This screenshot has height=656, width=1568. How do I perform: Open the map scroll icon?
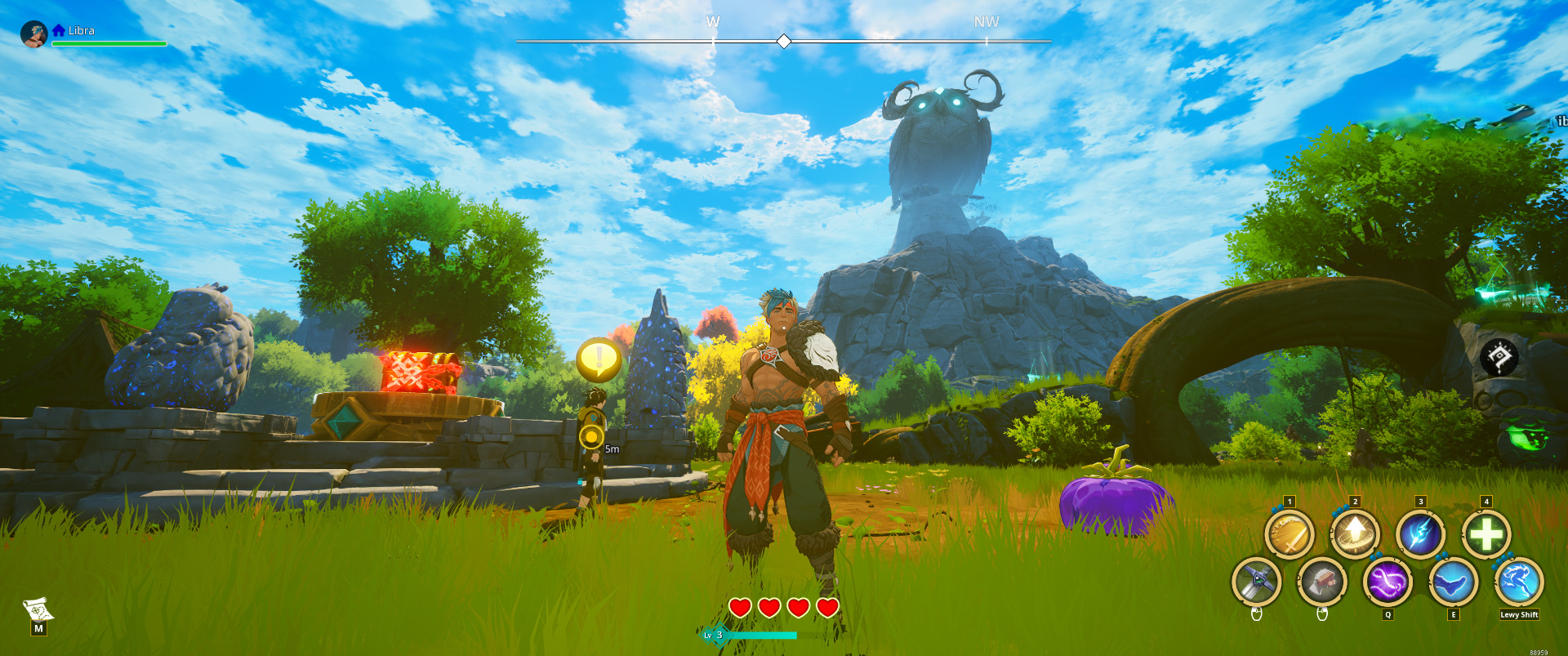pyautogui.click(x=38, y=609)
